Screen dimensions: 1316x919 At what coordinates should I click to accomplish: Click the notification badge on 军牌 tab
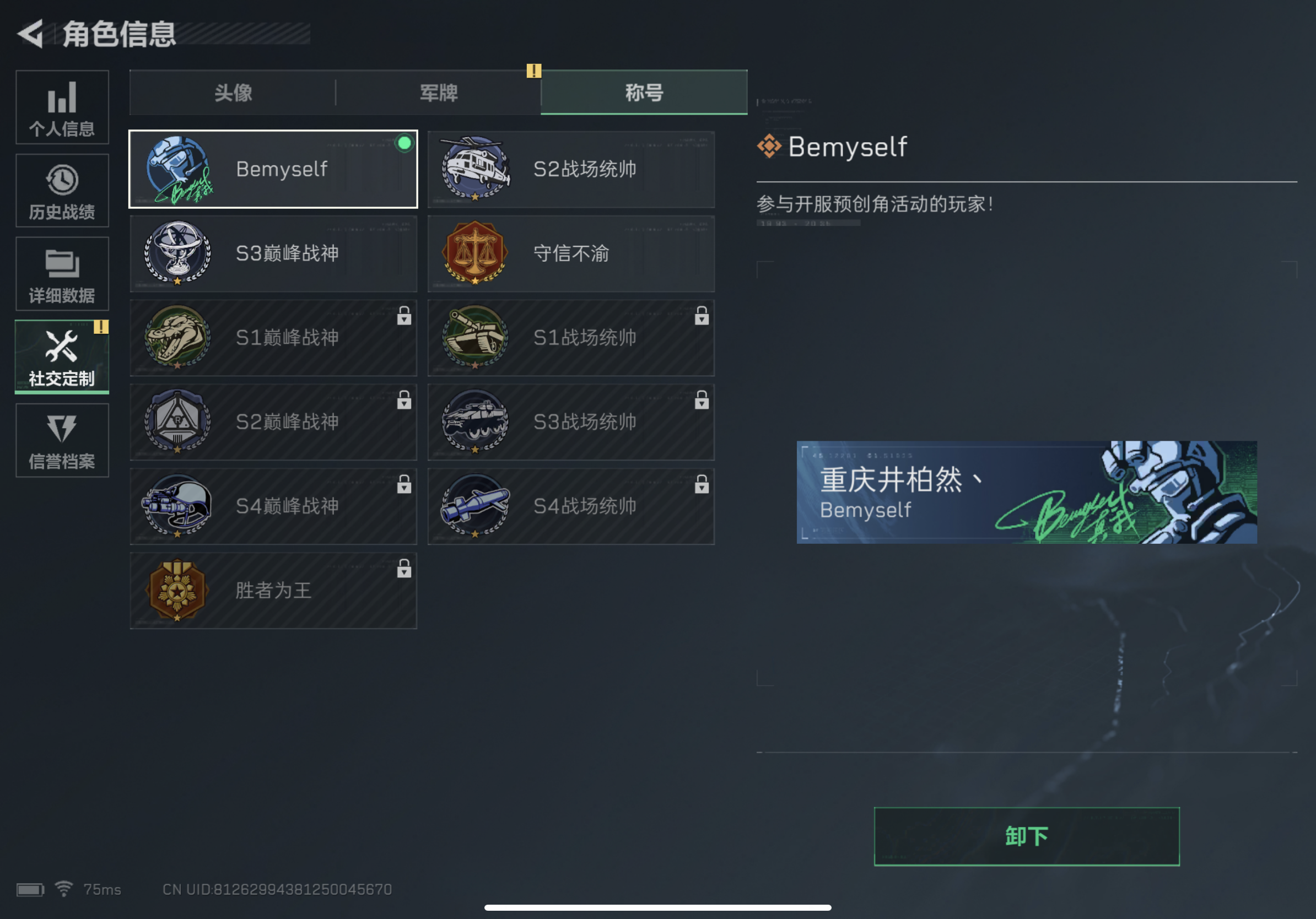click(533, 71)
